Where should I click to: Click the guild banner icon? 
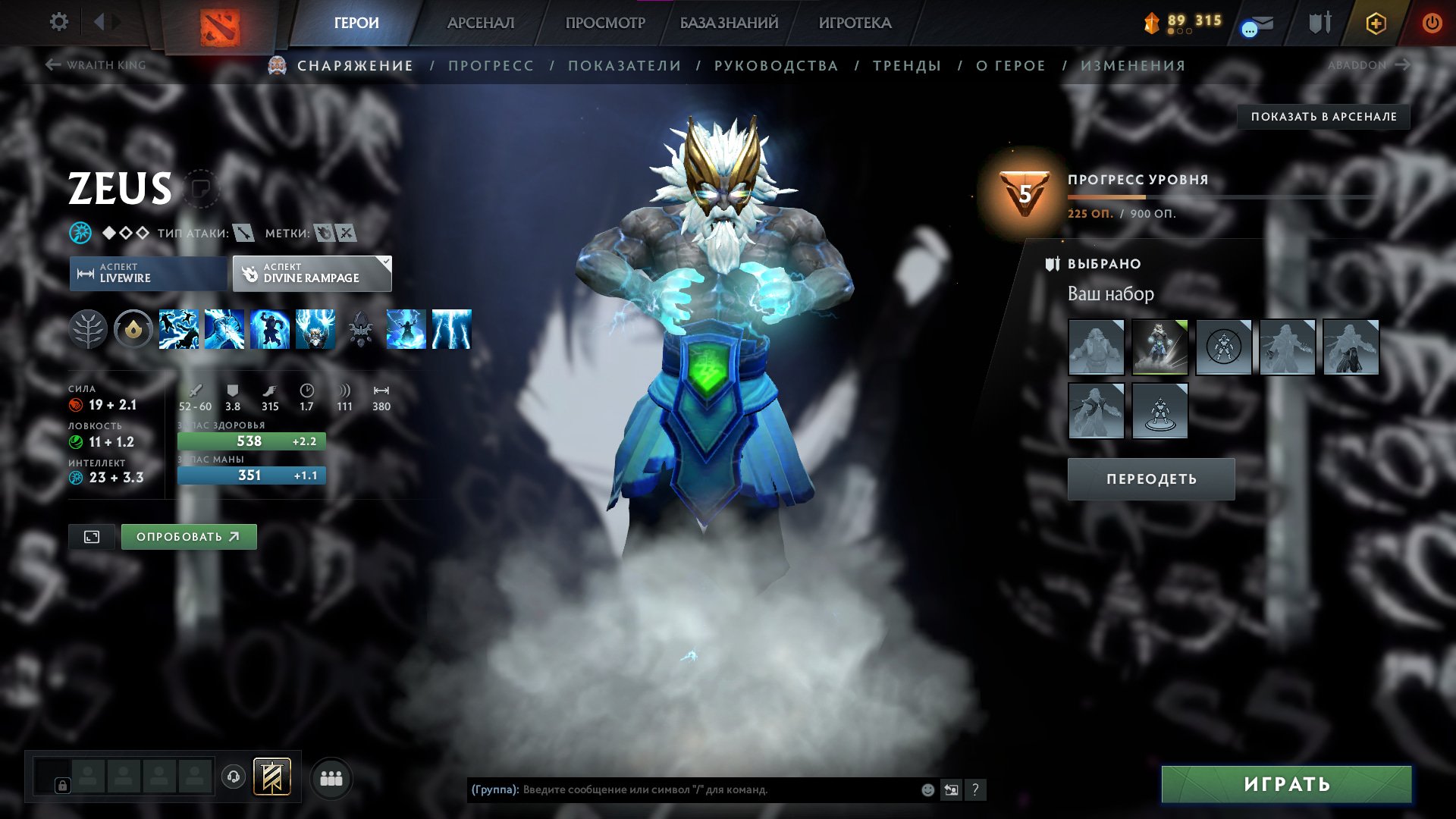pos(271,777)
